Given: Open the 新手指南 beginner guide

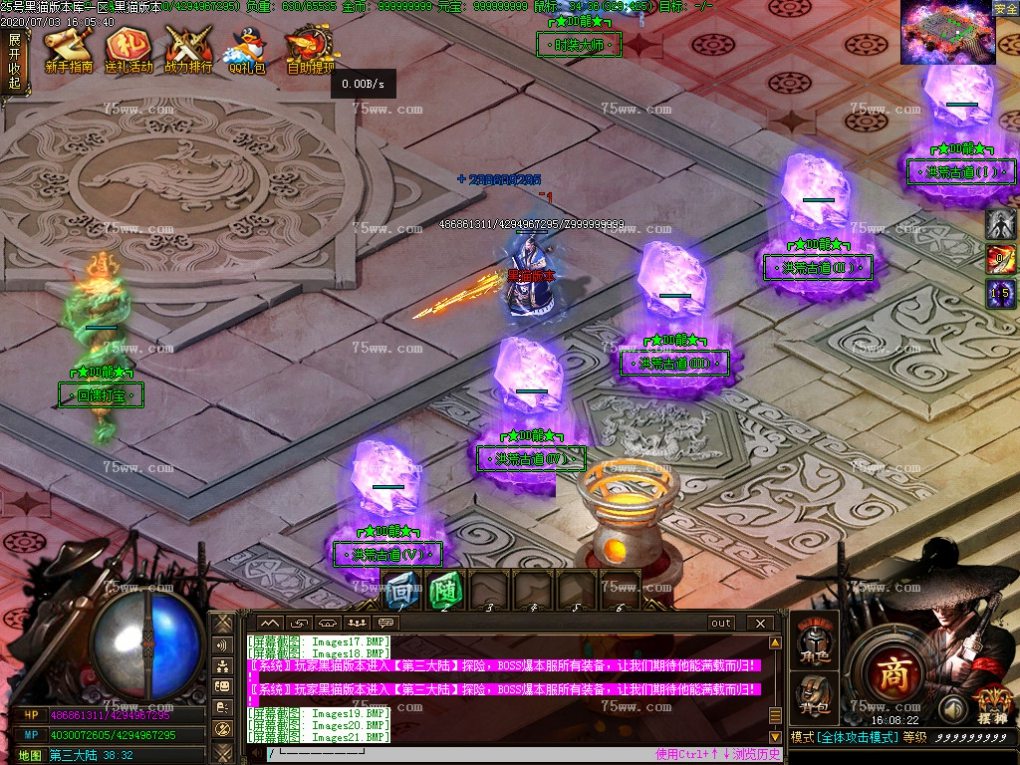Looking at the screenshot, I should [68, 49].
